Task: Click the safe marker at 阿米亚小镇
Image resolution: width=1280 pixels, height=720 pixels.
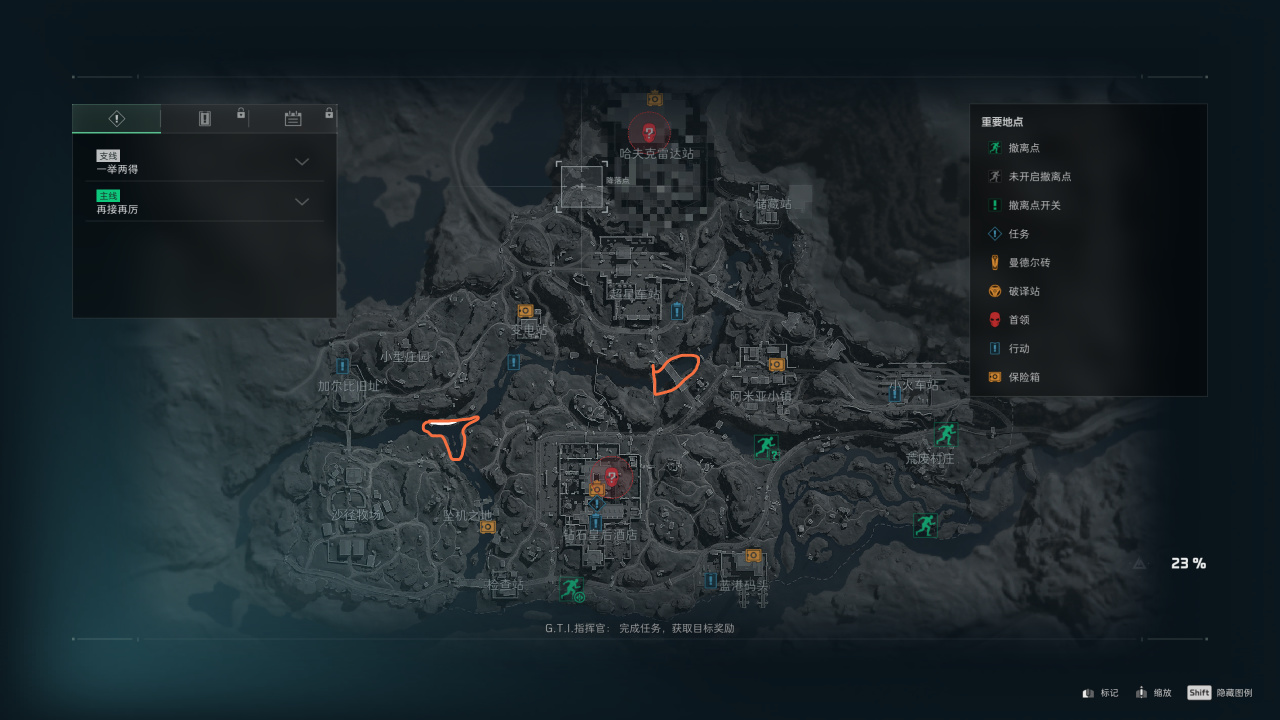Action: tap(776, 365)
